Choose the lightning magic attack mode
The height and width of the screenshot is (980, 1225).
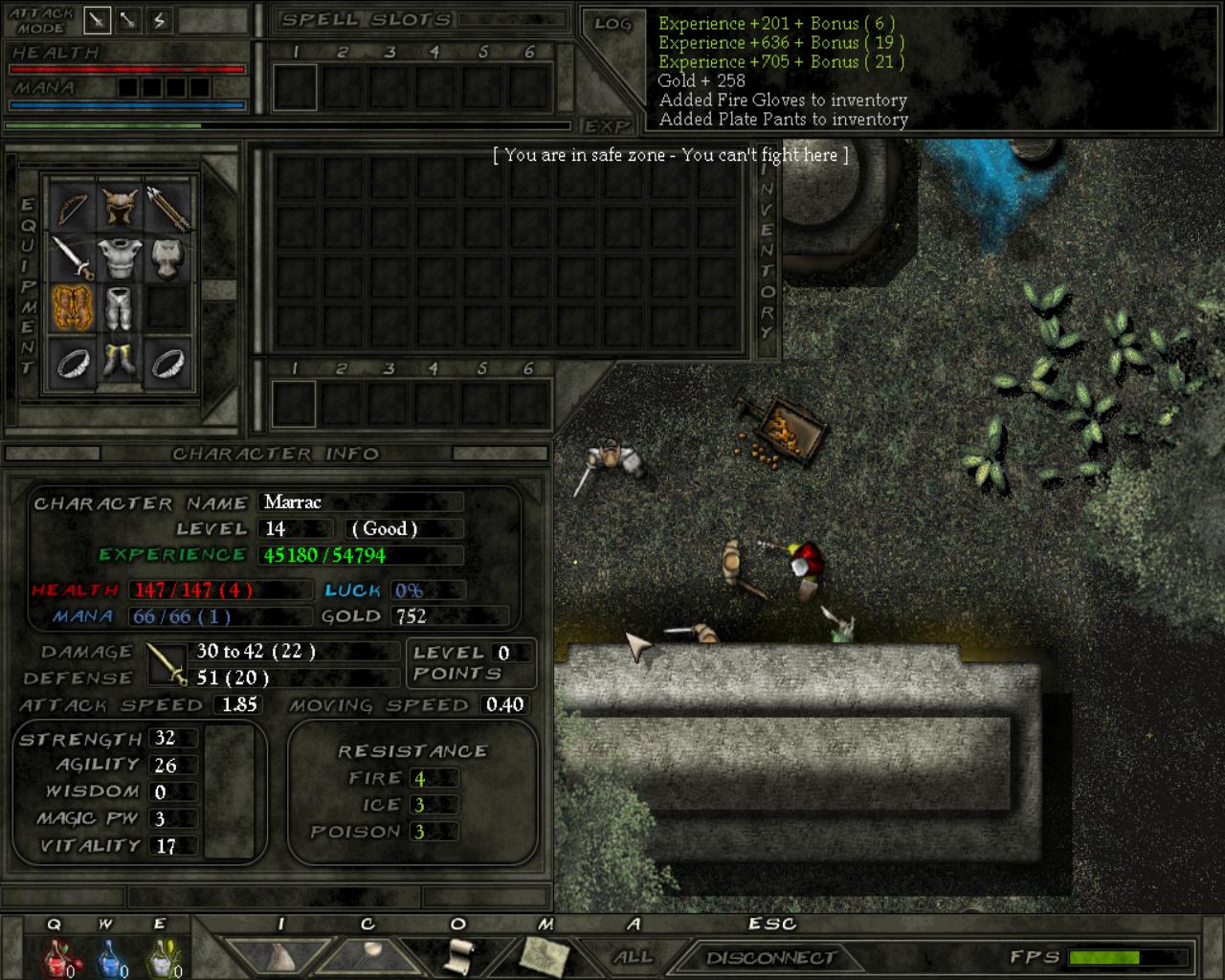(159, 19)
